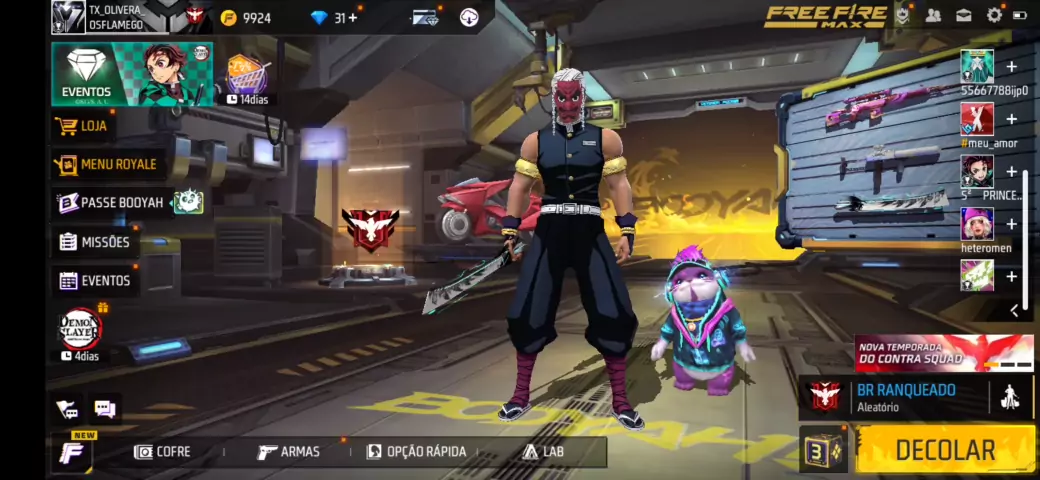Open OPÇÃO RÁPIDA quick option
Viewport: 1040px width, 480px height.
(x=416, y=452)
